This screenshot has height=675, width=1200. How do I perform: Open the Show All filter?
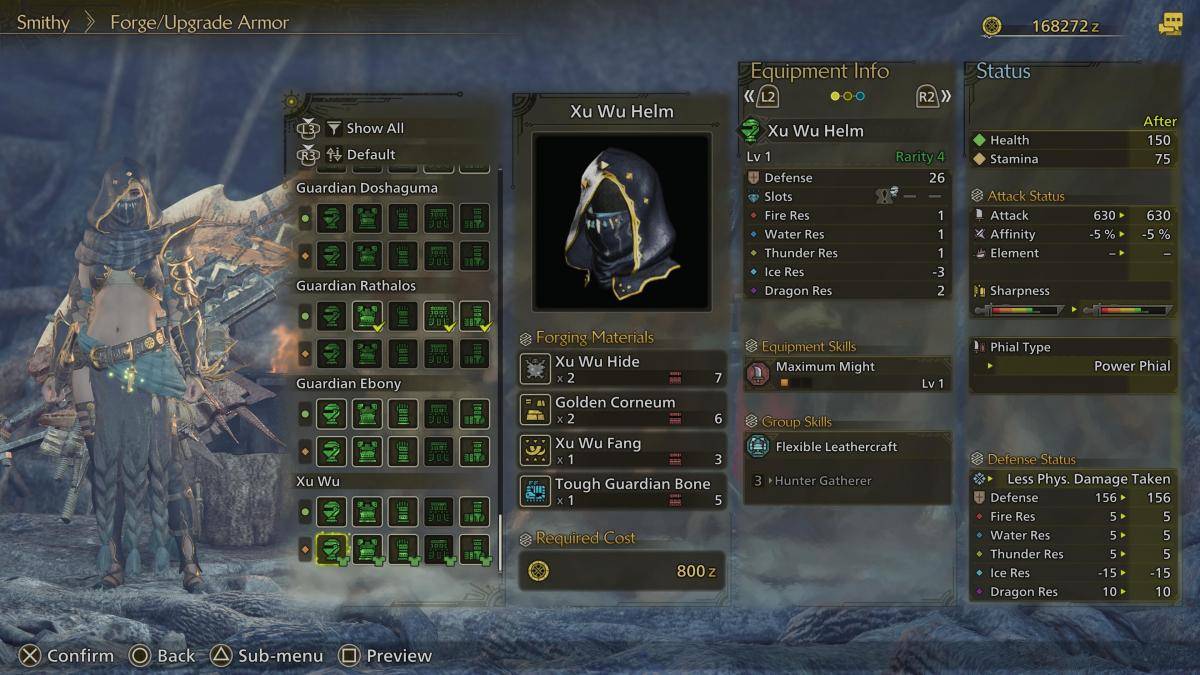pos(374,128)
